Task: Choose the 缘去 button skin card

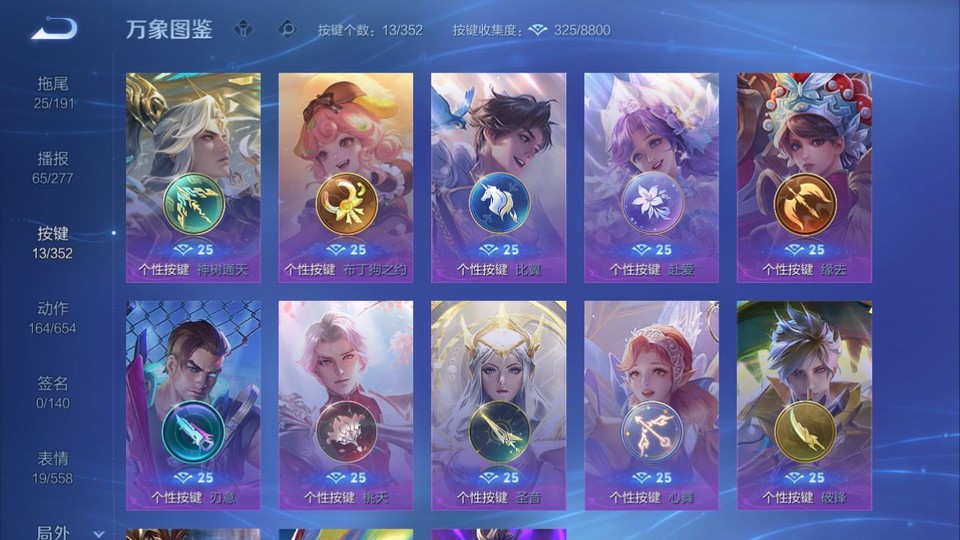Action: [x=804, y=177]
